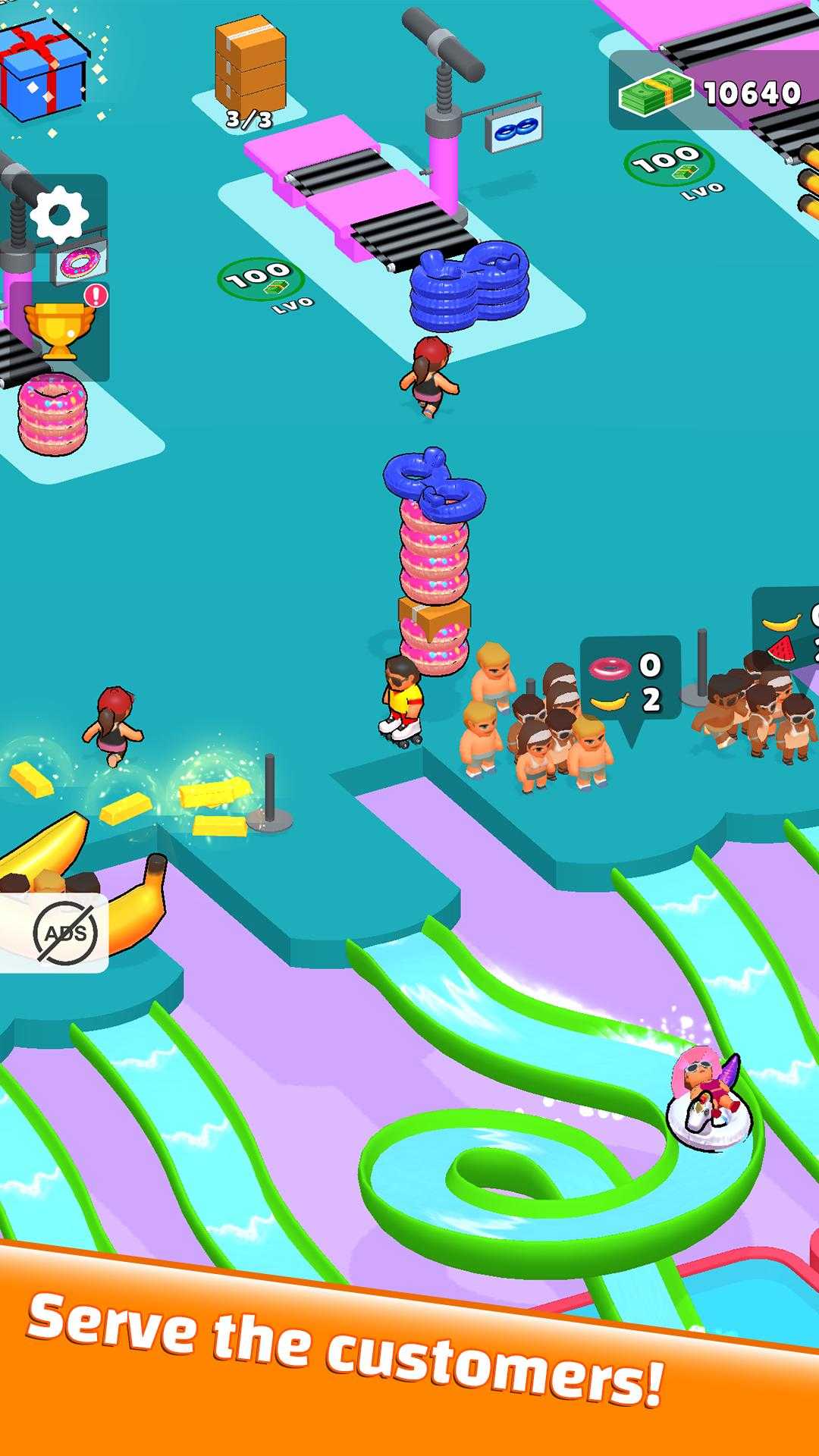819x1456 pixels.
Task: Tap the No Ads button
Action: click(x=64, y=931)
